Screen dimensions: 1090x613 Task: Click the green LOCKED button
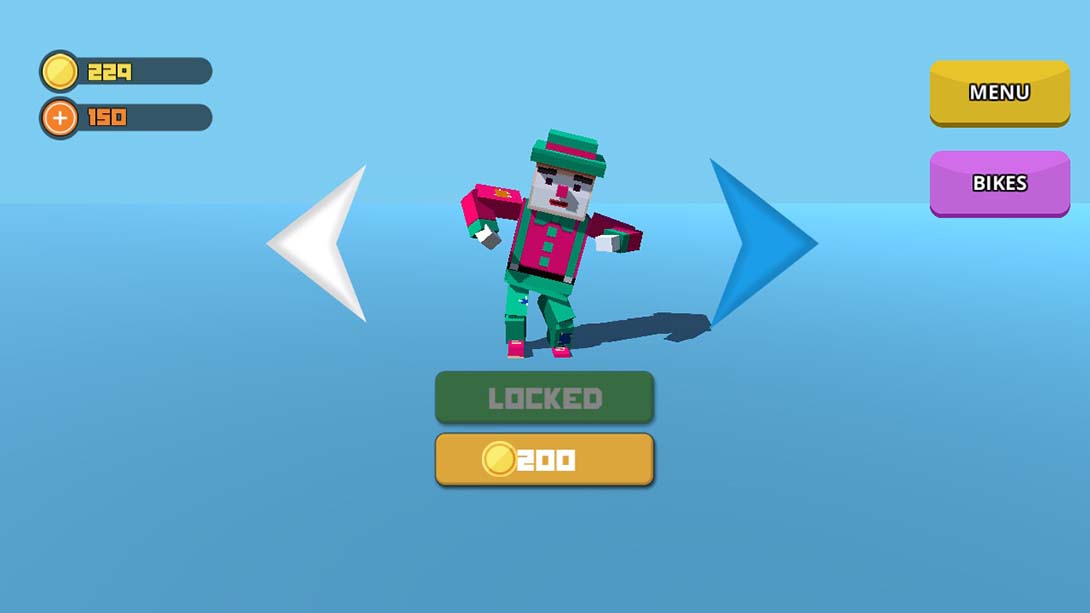tap(544, 398)
